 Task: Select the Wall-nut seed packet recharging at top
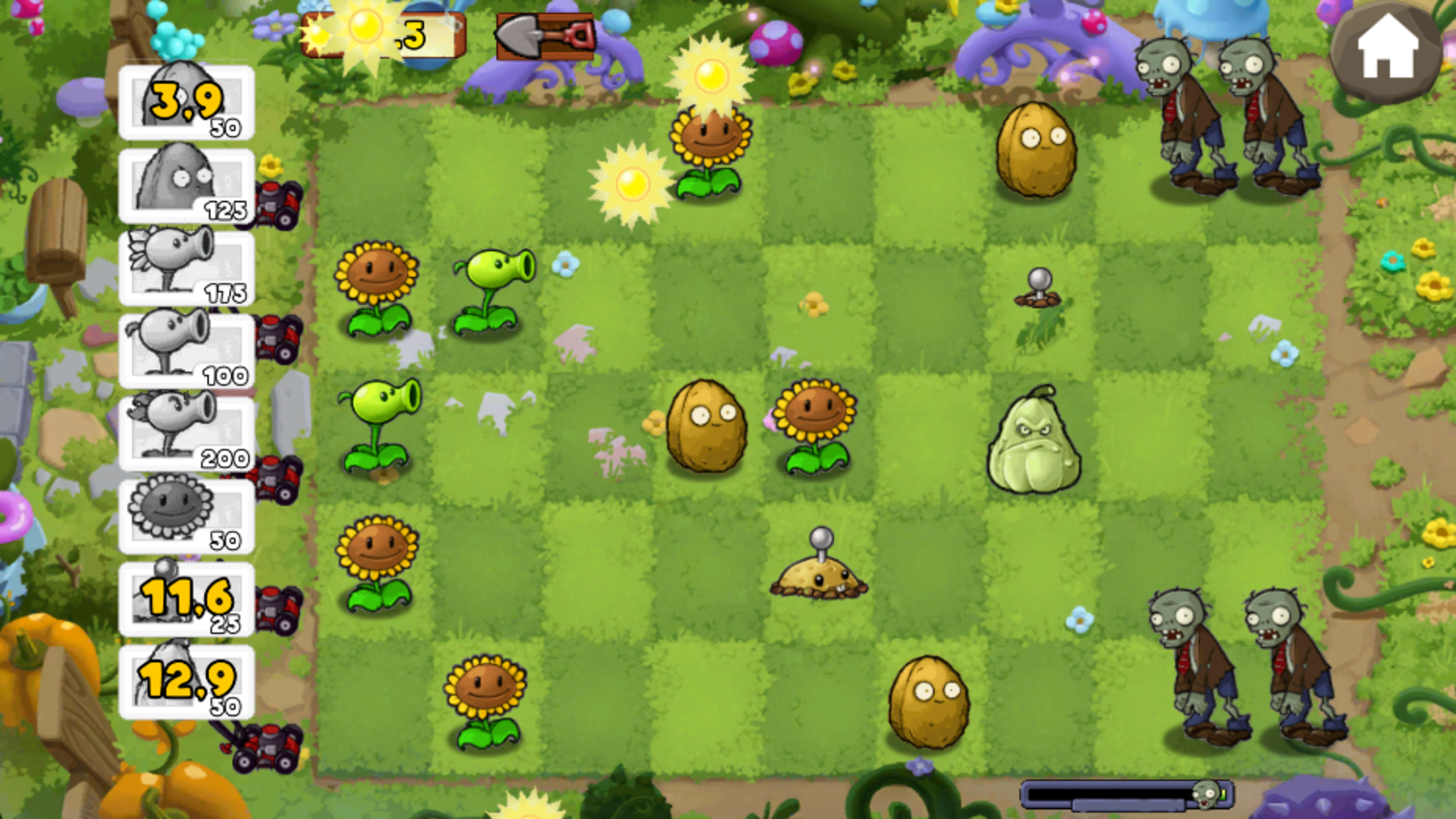pyautogui.click(x=184, y=102)
